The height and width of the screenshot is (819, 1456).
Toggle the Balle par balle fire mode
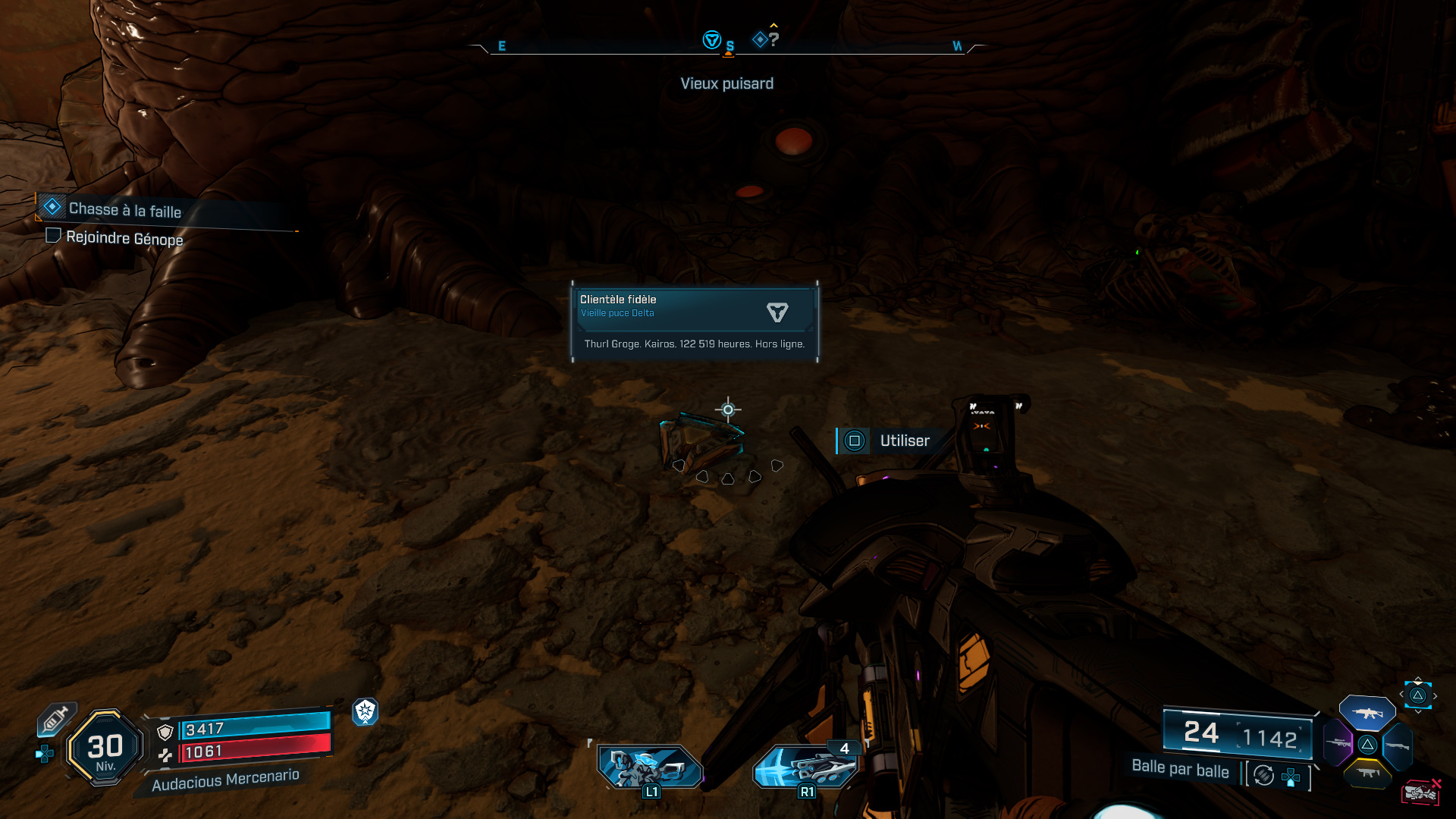coord(1180,769)
